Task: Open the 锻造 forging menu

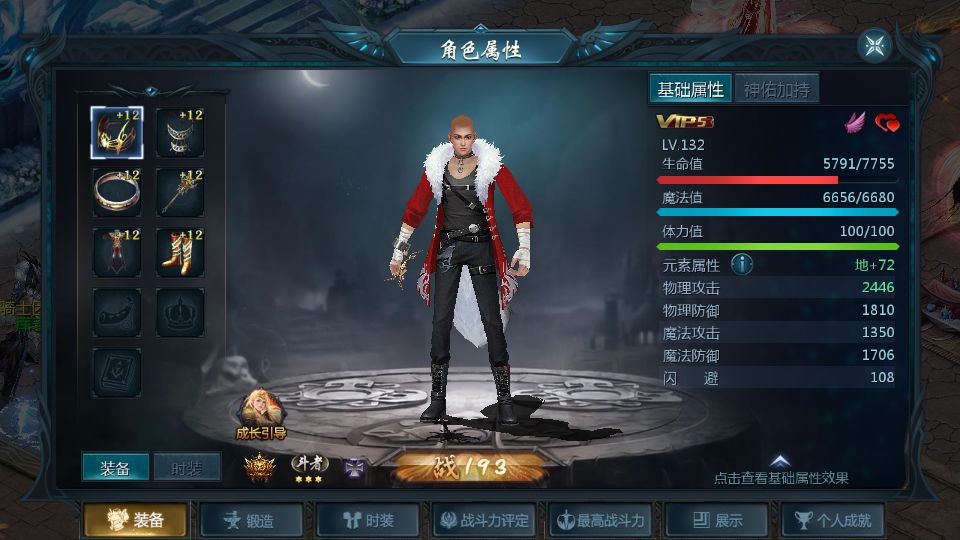Action: pyautogui.click(x=251, y=520)
